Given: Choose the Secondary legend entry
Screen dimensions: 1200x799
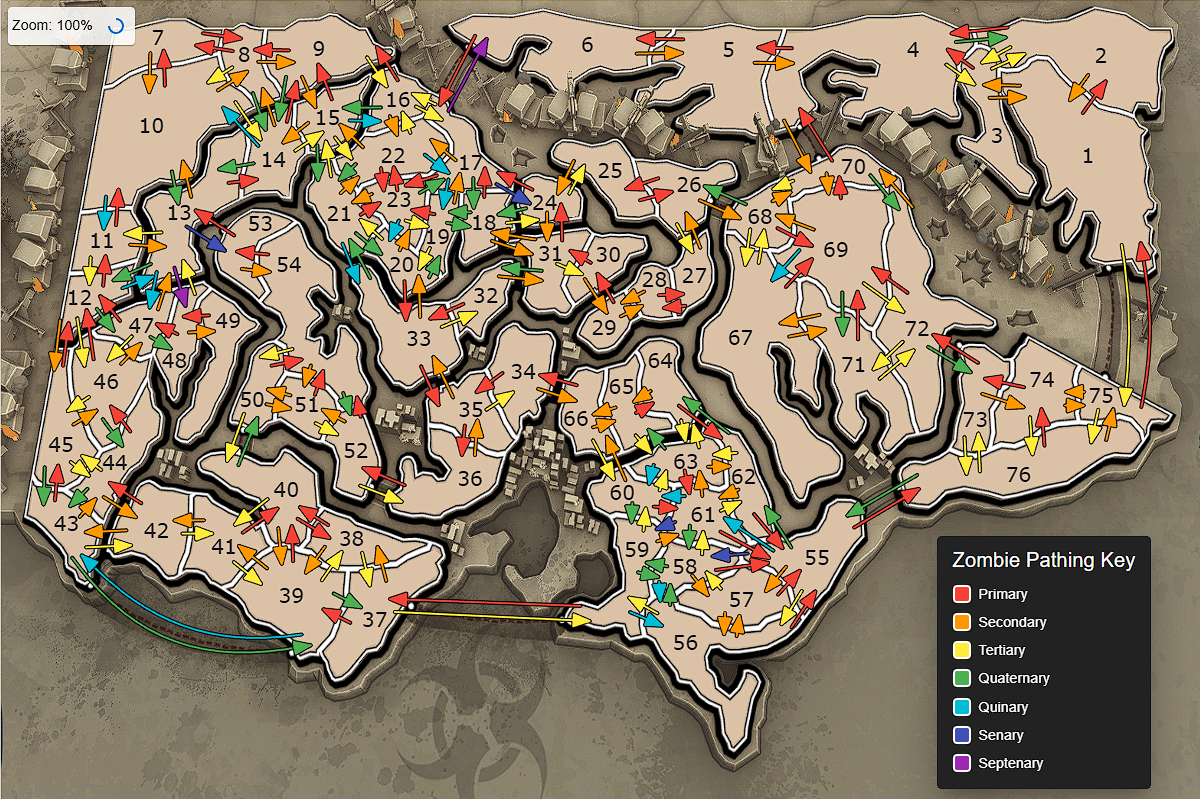Looking at the screenshot, I should [x=1011, y=622].
